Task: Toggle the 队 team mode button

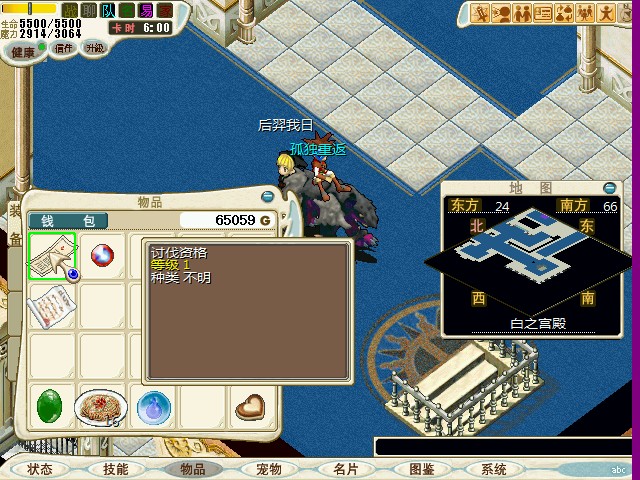Action: tap(108, 10)
